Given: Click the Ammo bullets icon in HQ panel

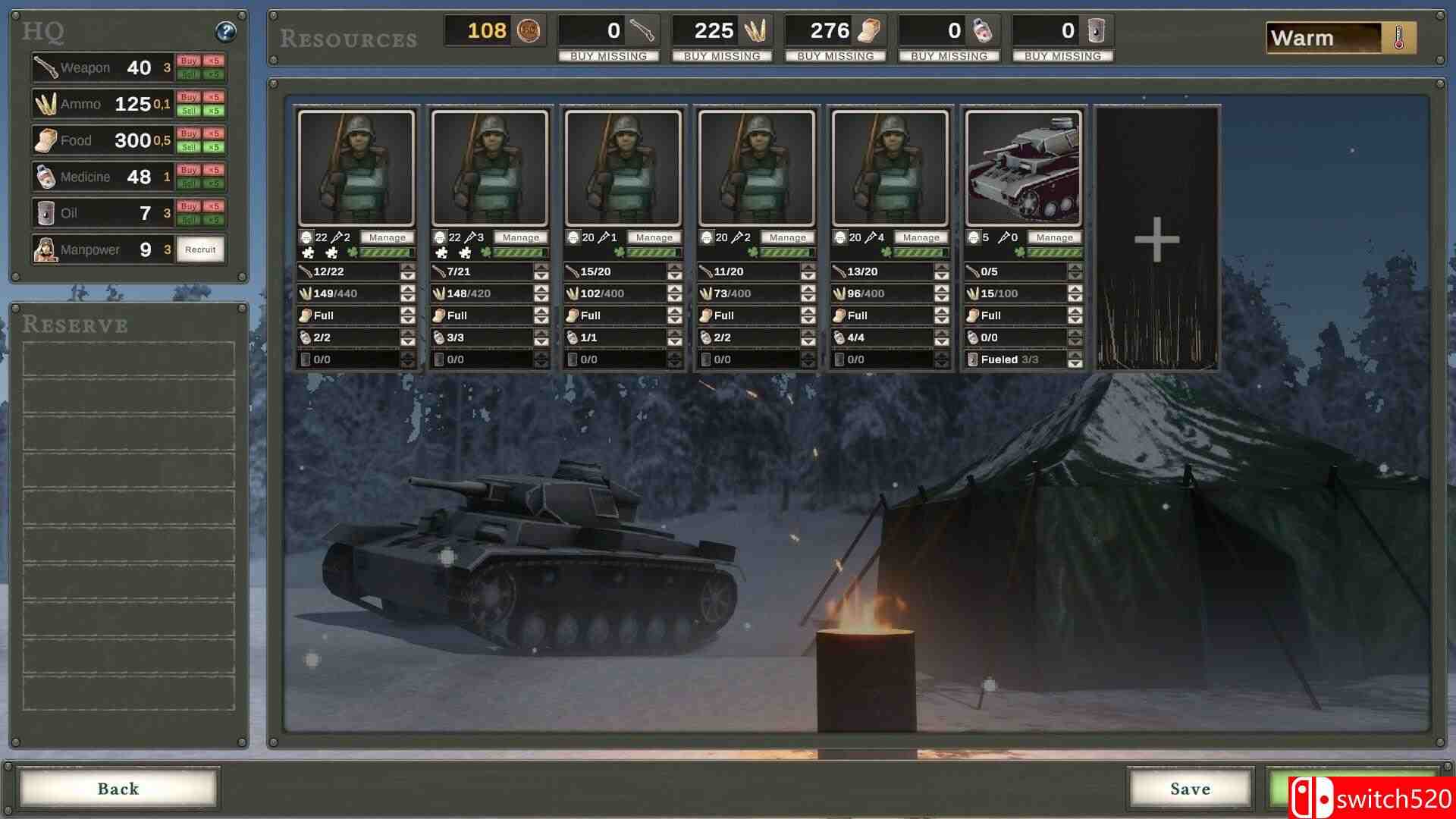Looking at the screenshot, I should click(x=47, y=103).
